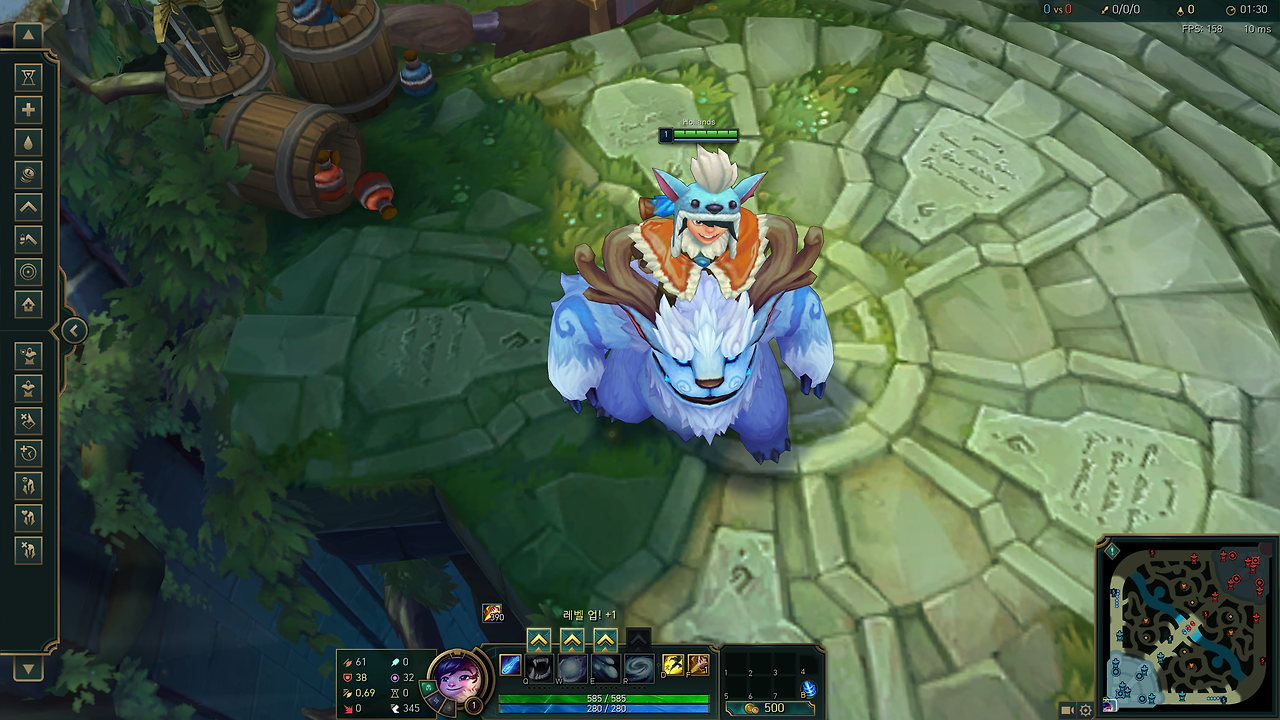1280x720 pixels.
Task: Activate Biggest Snowball Ever on the W slot
Action: point(571,667)
